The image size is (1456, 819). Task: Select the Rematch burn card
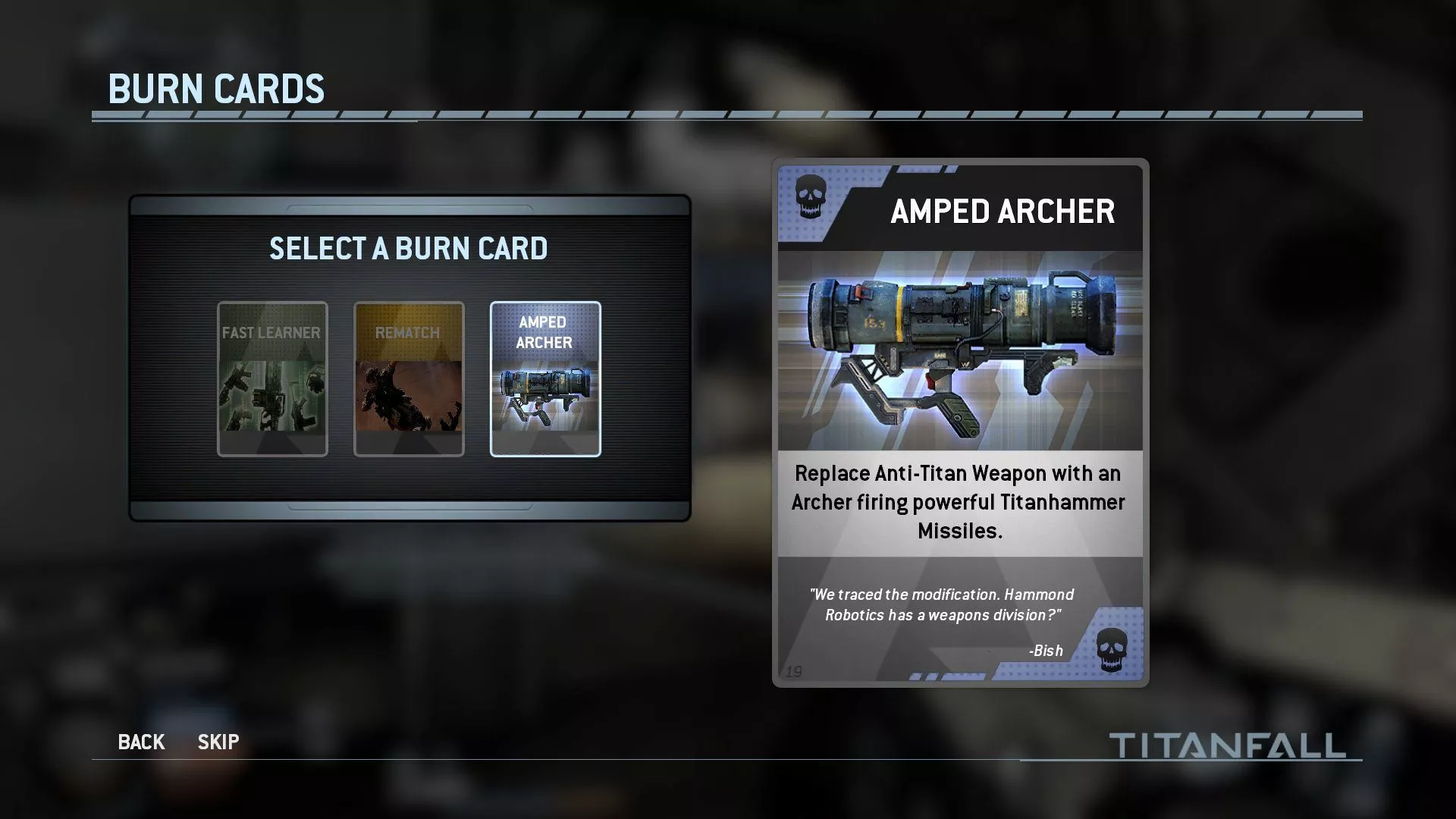point(409,378)
